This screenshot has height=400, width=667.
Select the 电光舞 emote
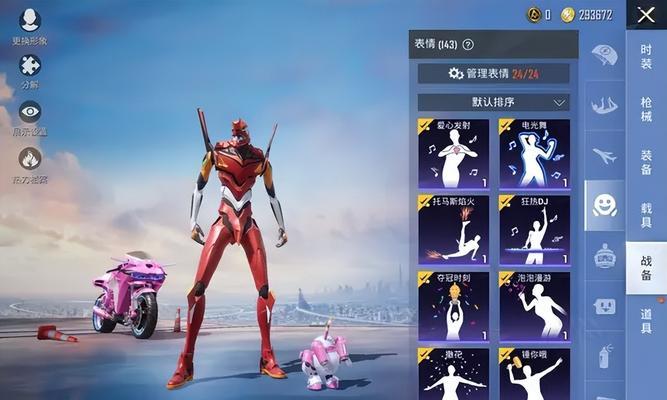tap(534, 154)
